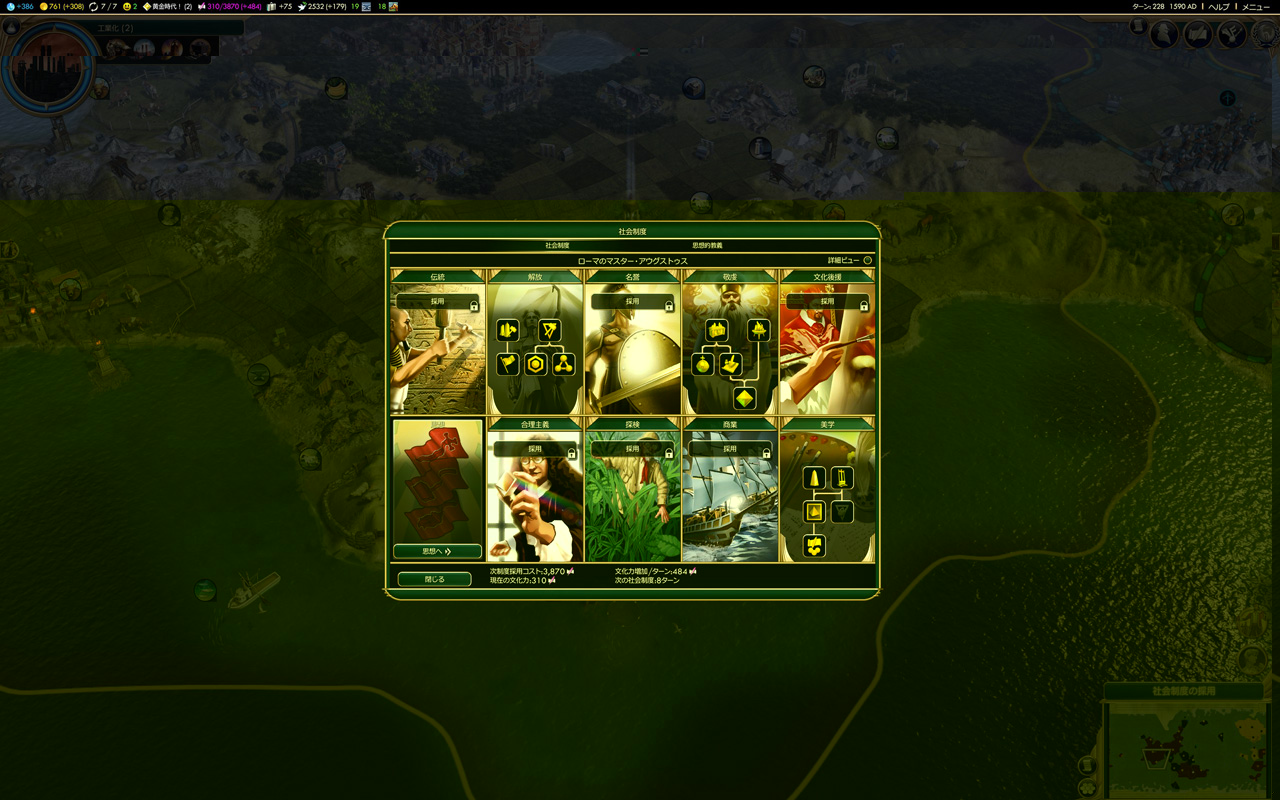Choose the flag policy icon in 解放
Screen dimensions: 1280x800
(508, 364)
